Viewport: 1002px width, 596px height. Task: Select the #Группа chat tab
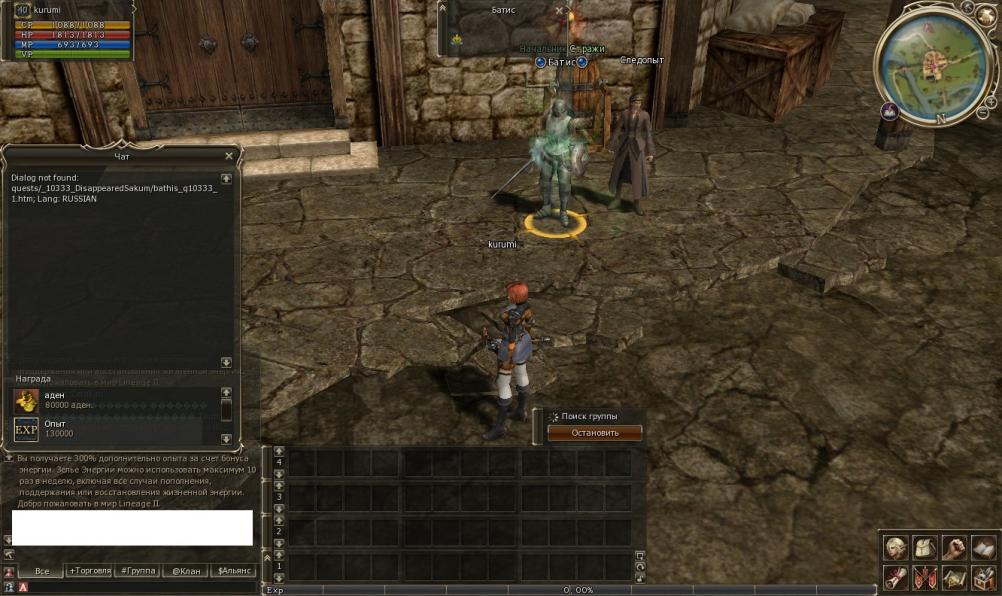136,571
